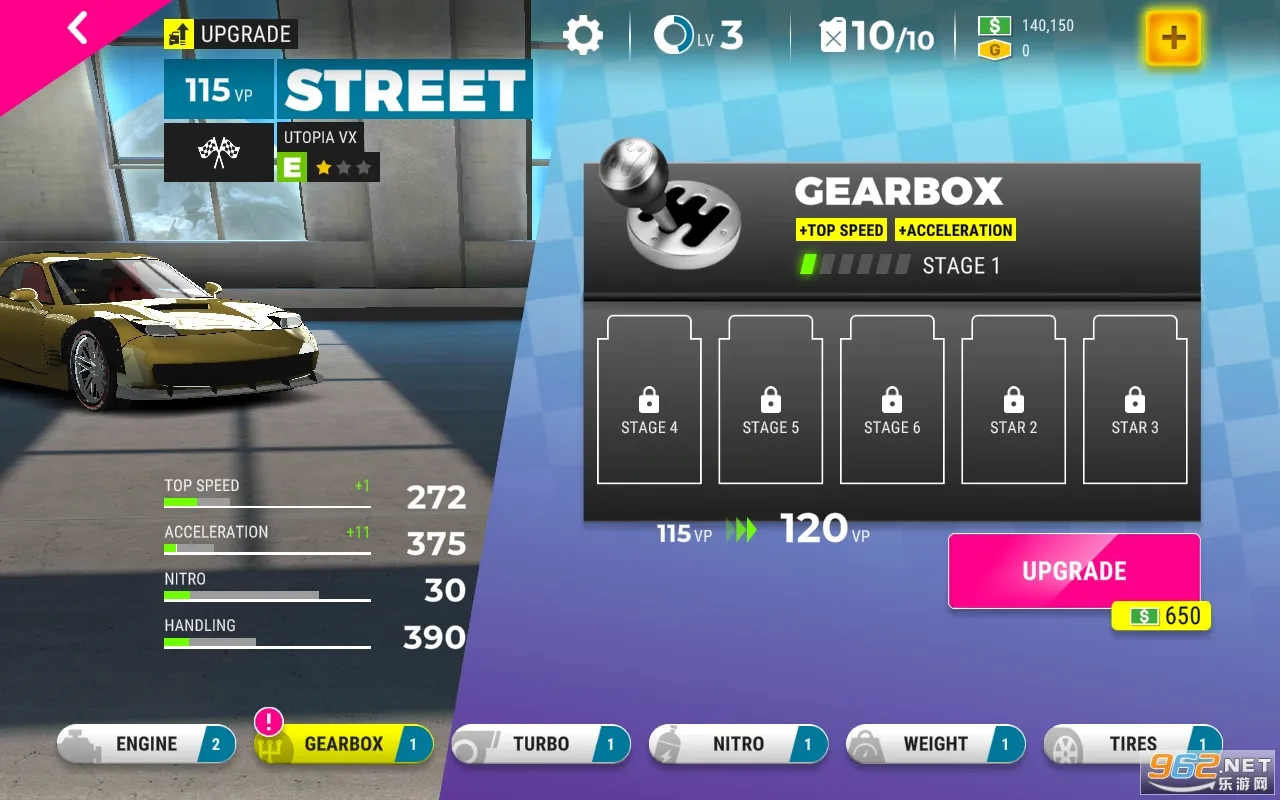
Task: Click the locked STAGE 6 upgrade slot
Action: (891, 398)
